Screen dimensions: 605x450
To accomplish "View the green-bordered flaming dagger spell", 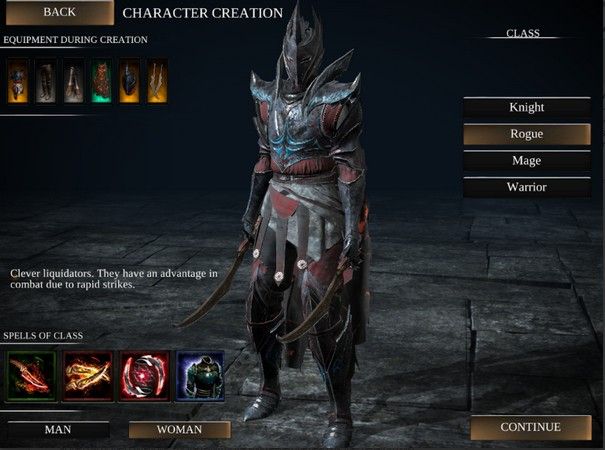I will 28,374.
